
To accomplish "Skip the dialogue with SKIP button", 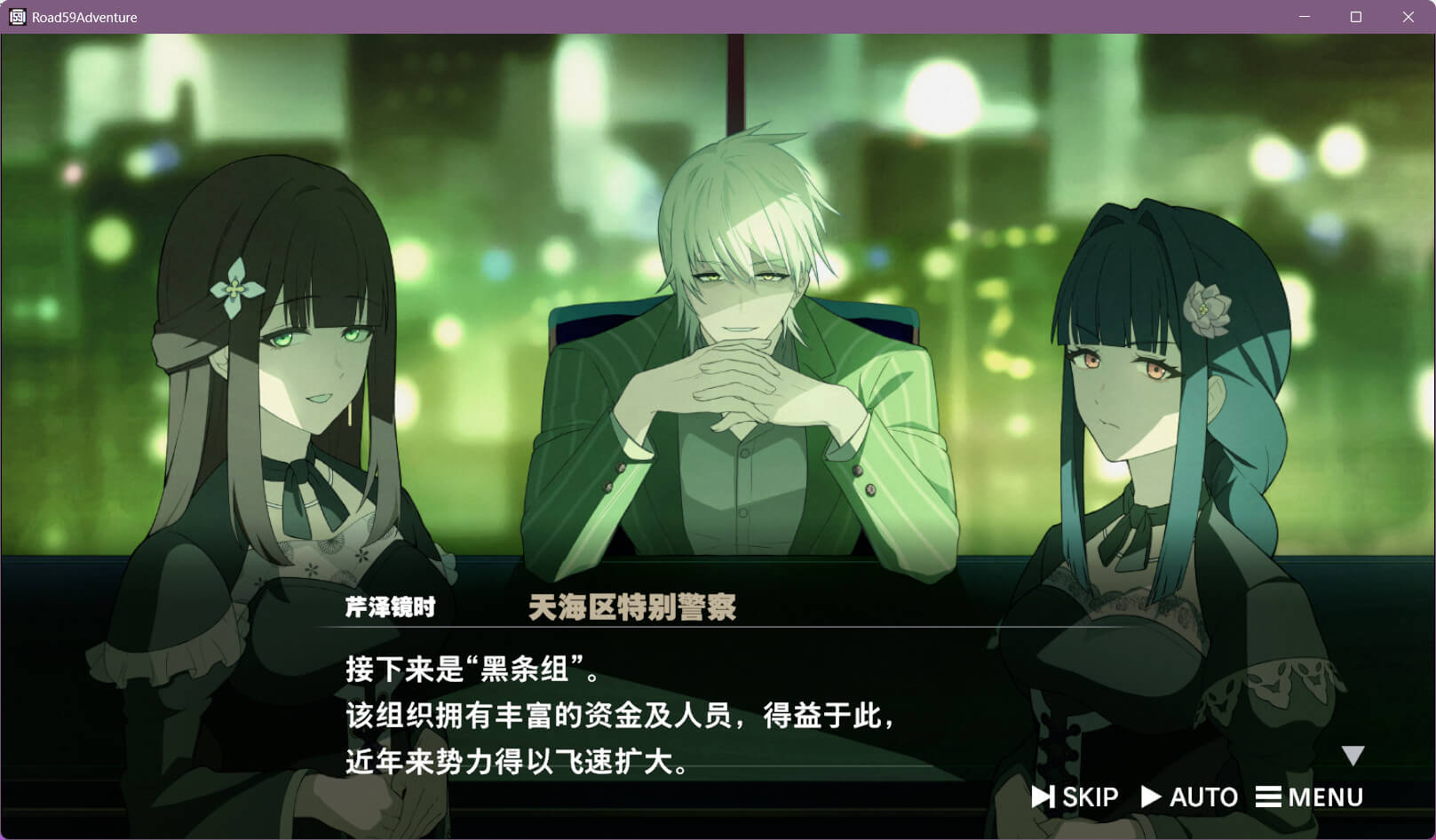I will [x=1075, y=796].
